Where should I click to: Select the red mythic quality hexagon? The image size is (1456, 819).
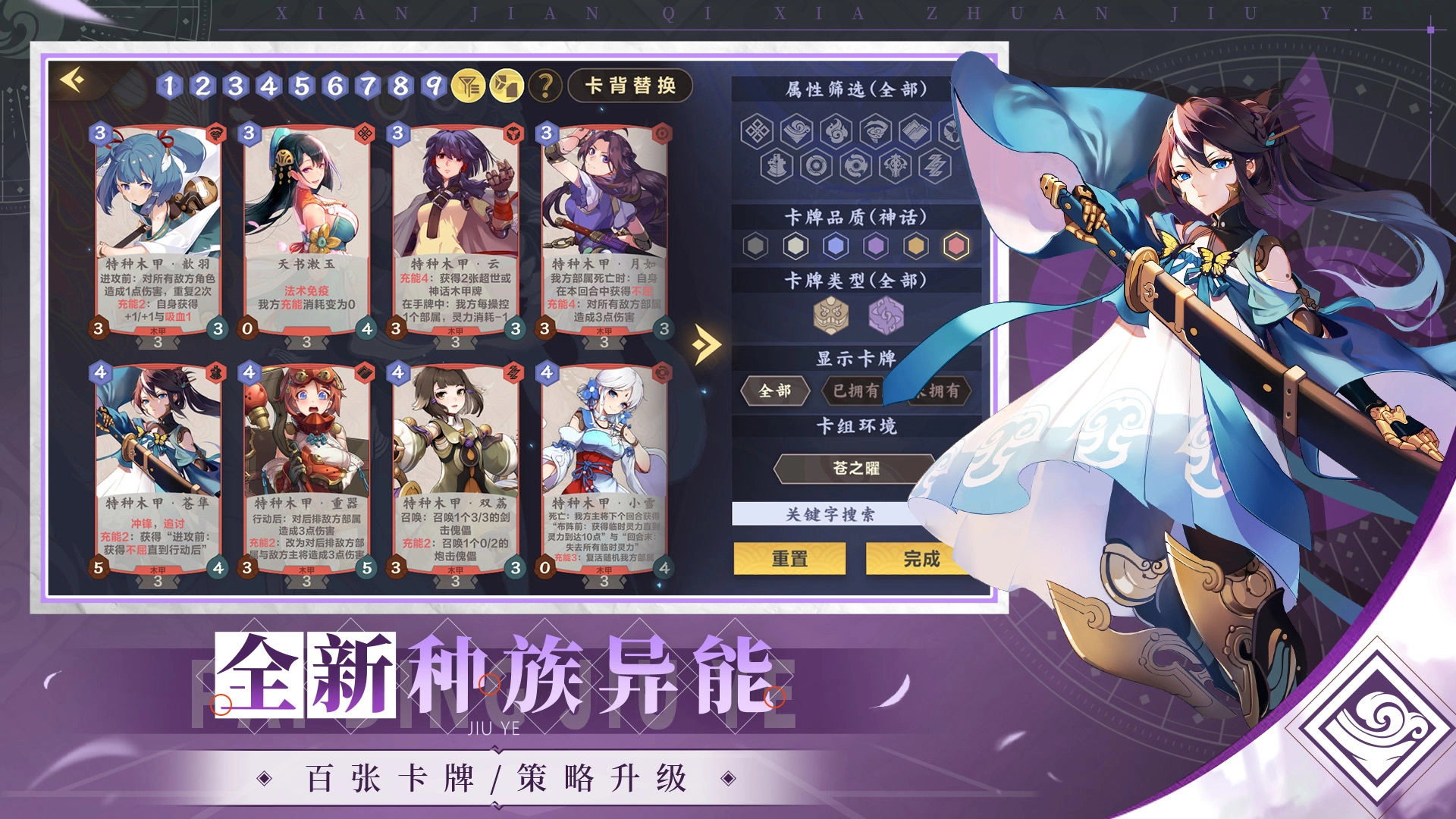point(955,244)
